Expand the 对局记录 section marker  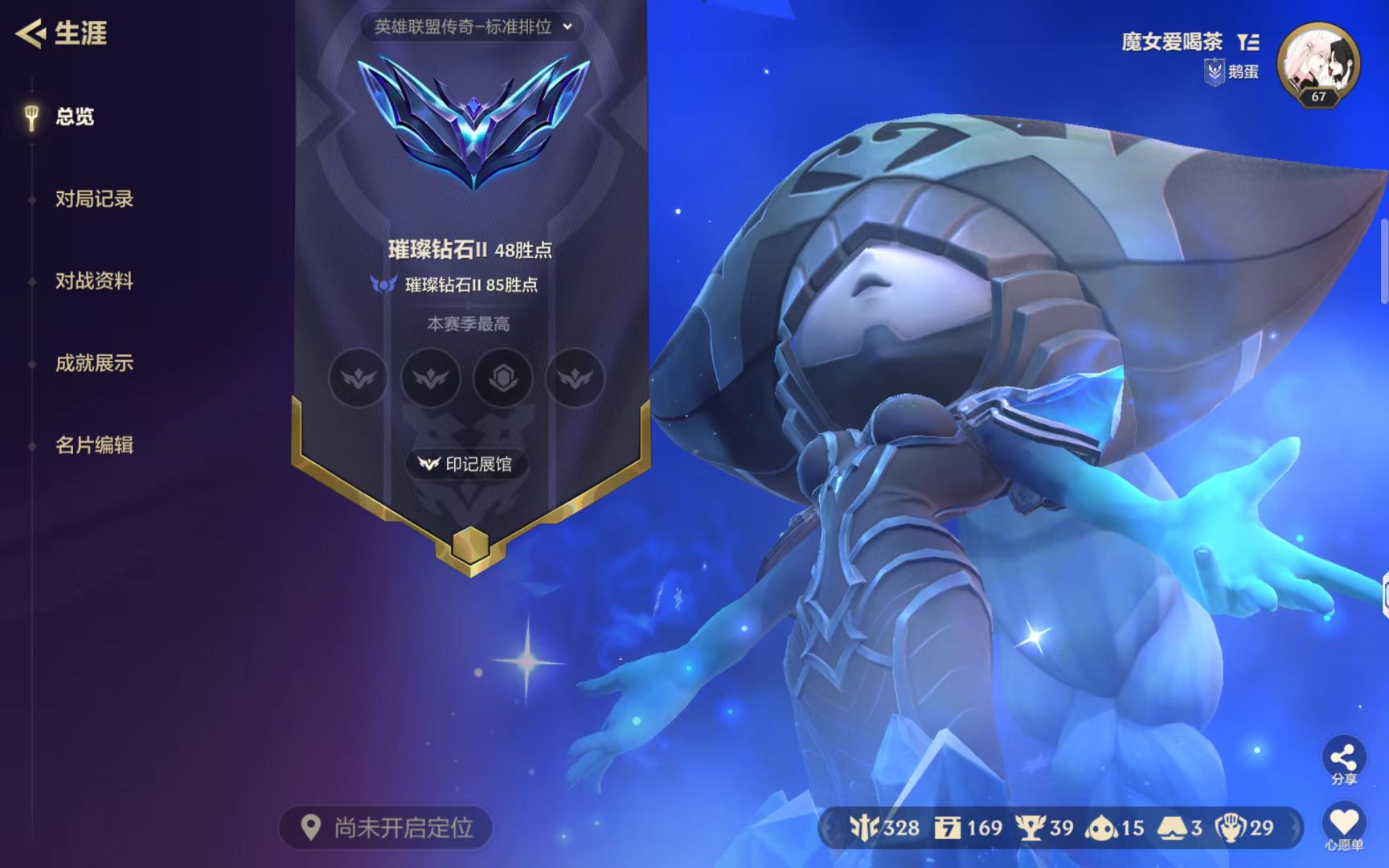click(x=95, y=200)
